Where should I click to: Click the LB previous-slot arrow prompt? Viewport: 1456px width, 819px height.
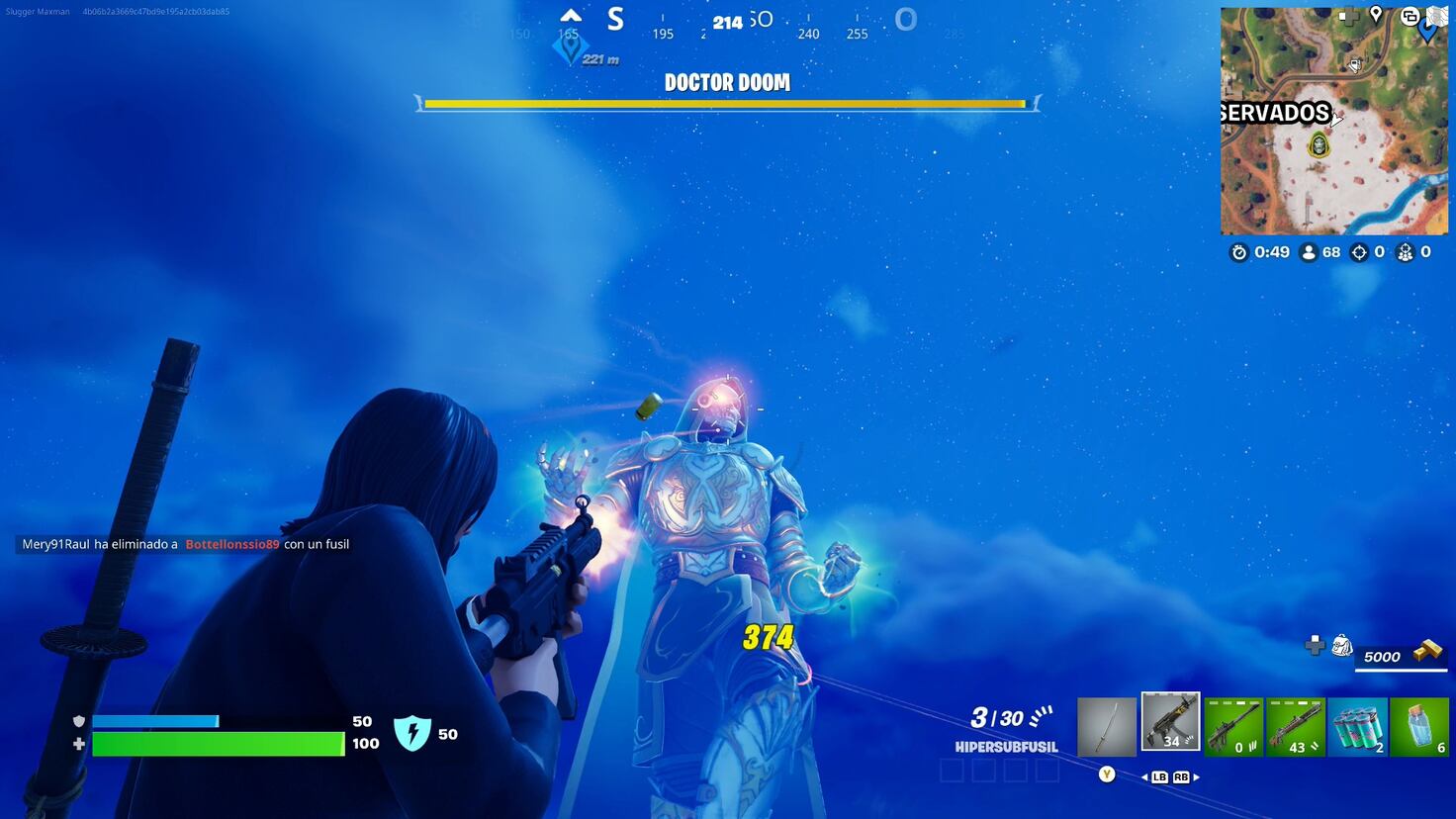click(1158, 777)
